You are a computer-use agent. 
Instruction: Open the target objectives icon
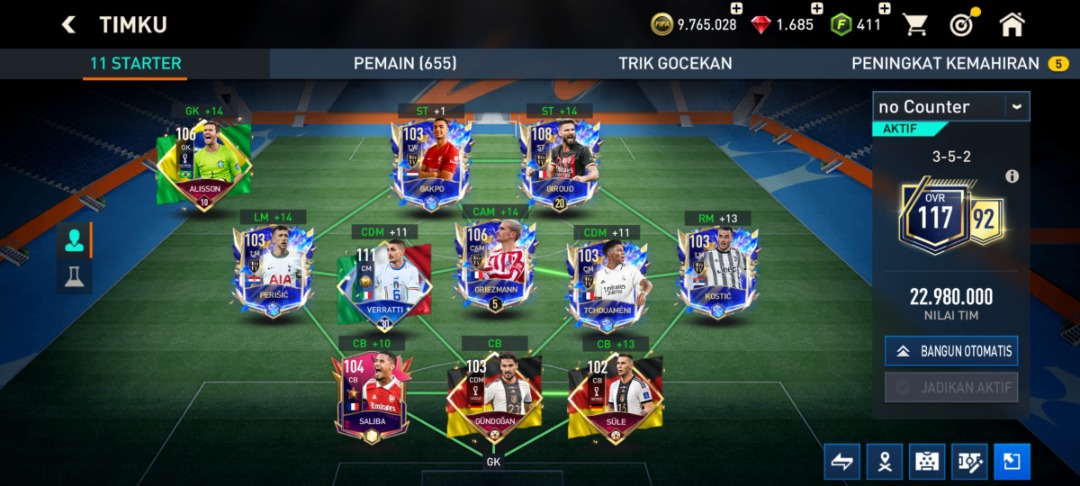pyautogui.click(x=961, y=25)
